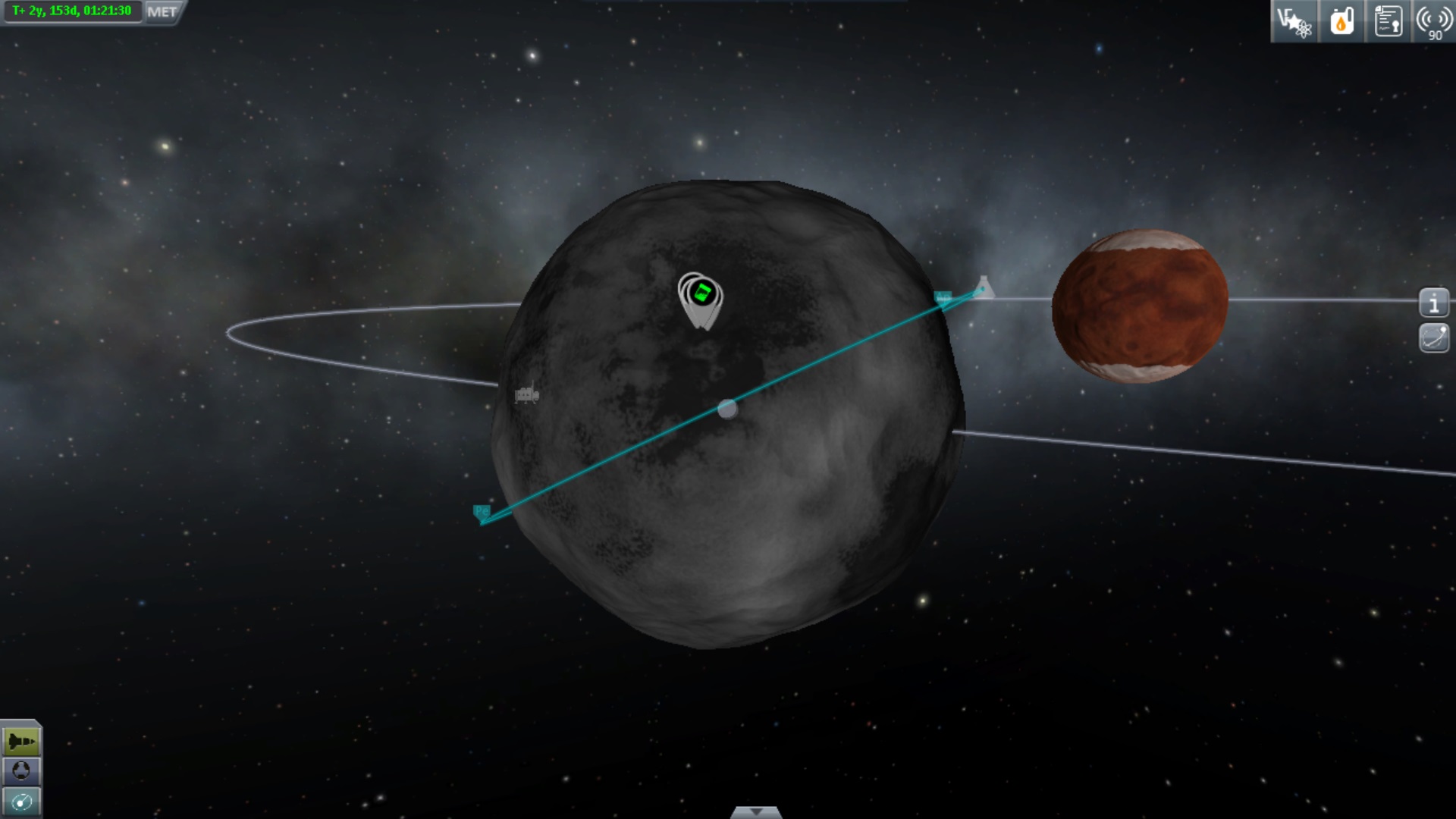This screenshot has height=819, width=1456.
Task: Click the teal apoapsis orbit marker
Action: pyautogui.click(x=943, y=297)
